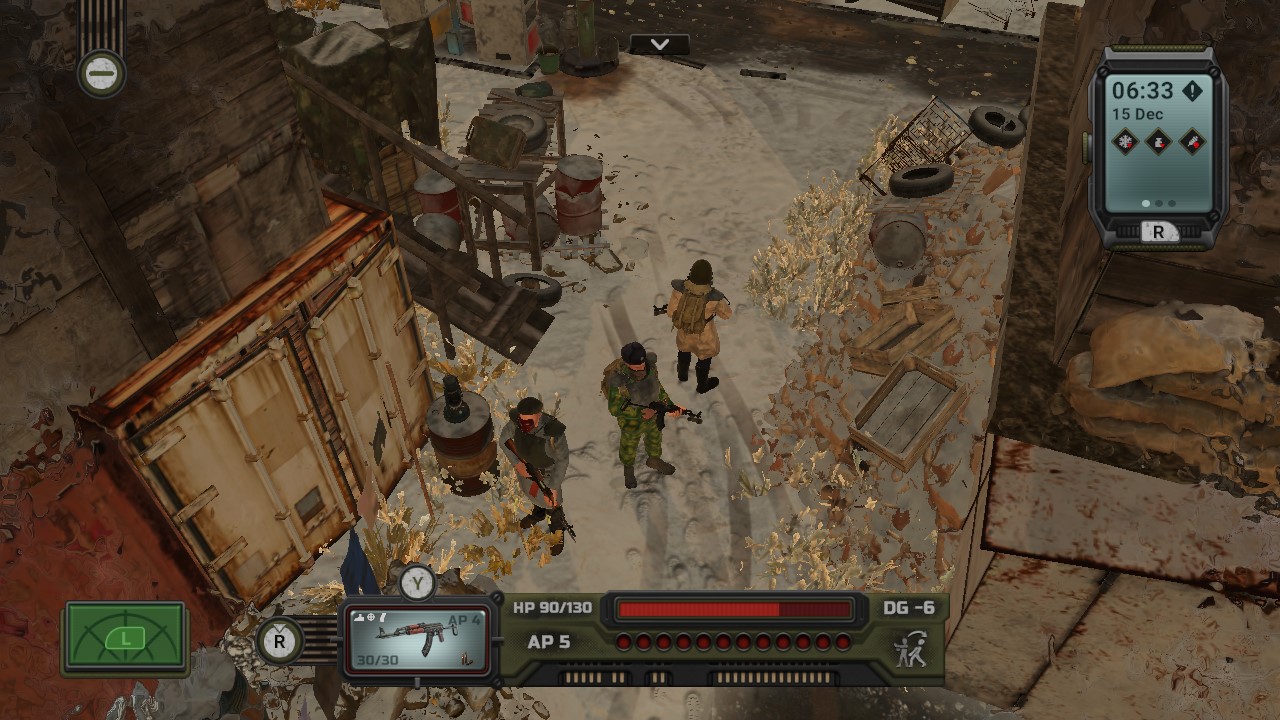
Task: Toggle the bullet fire-mode icon on weapon slot
Action: coord(382,617)
